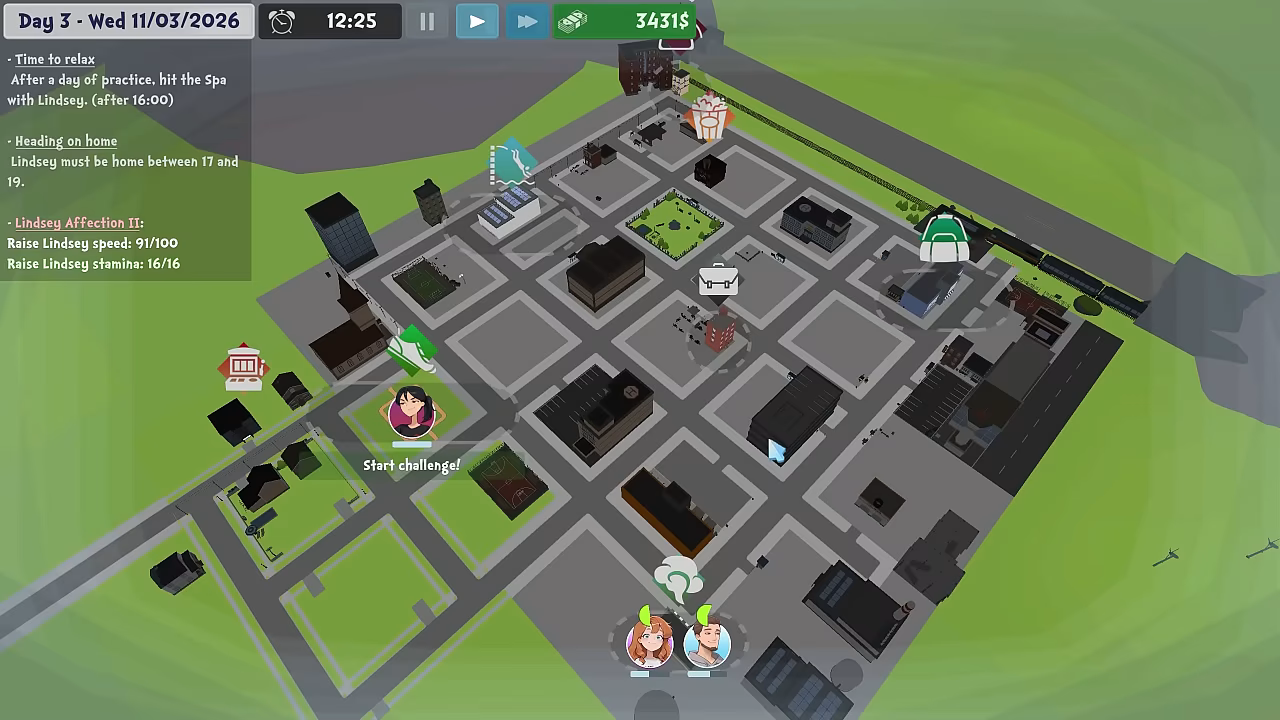This screenshot has height=720, width=1280.
Task: Click the dark-haired girl's portrait marker
Action: [412, 412]
